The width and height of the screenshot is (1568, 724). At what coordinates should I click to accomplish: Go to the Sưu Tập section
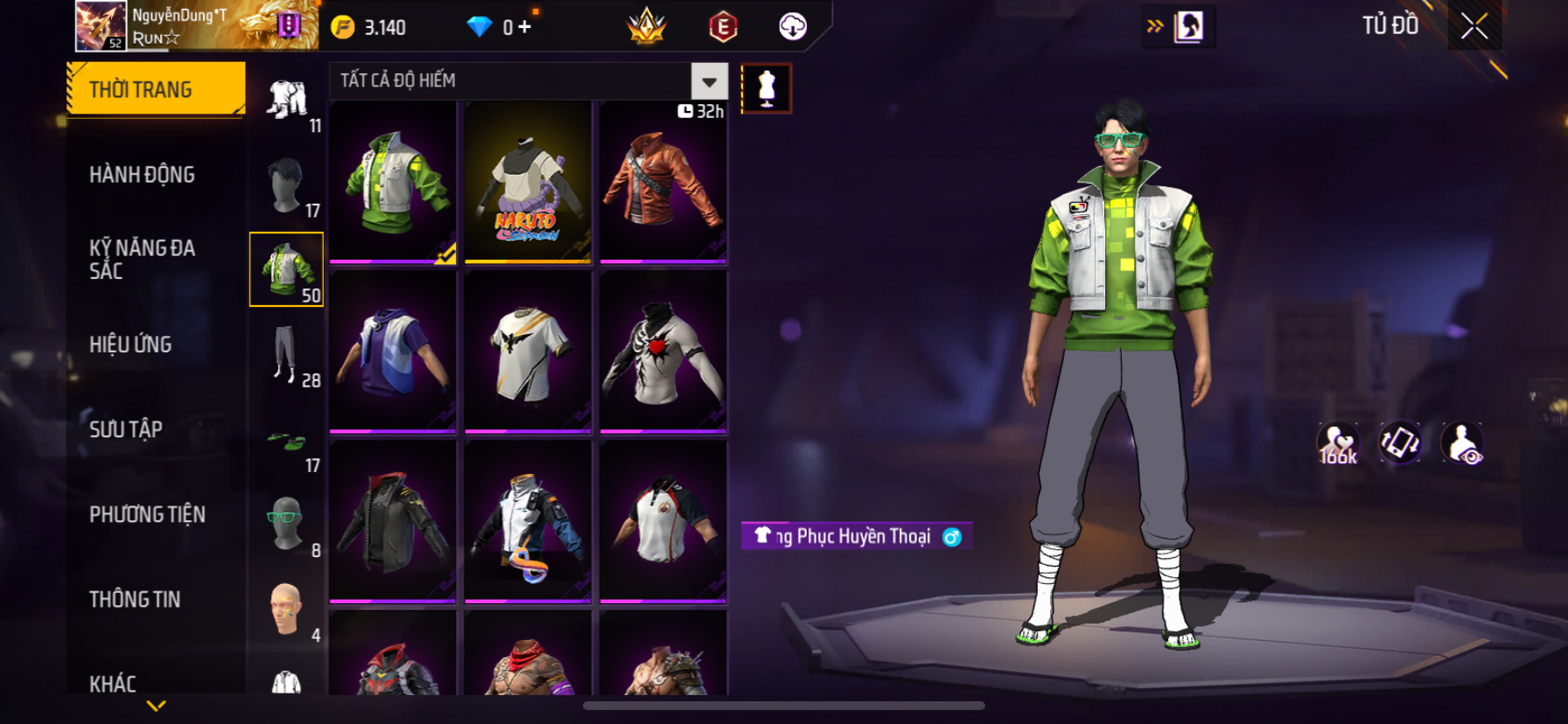point(126,429)
